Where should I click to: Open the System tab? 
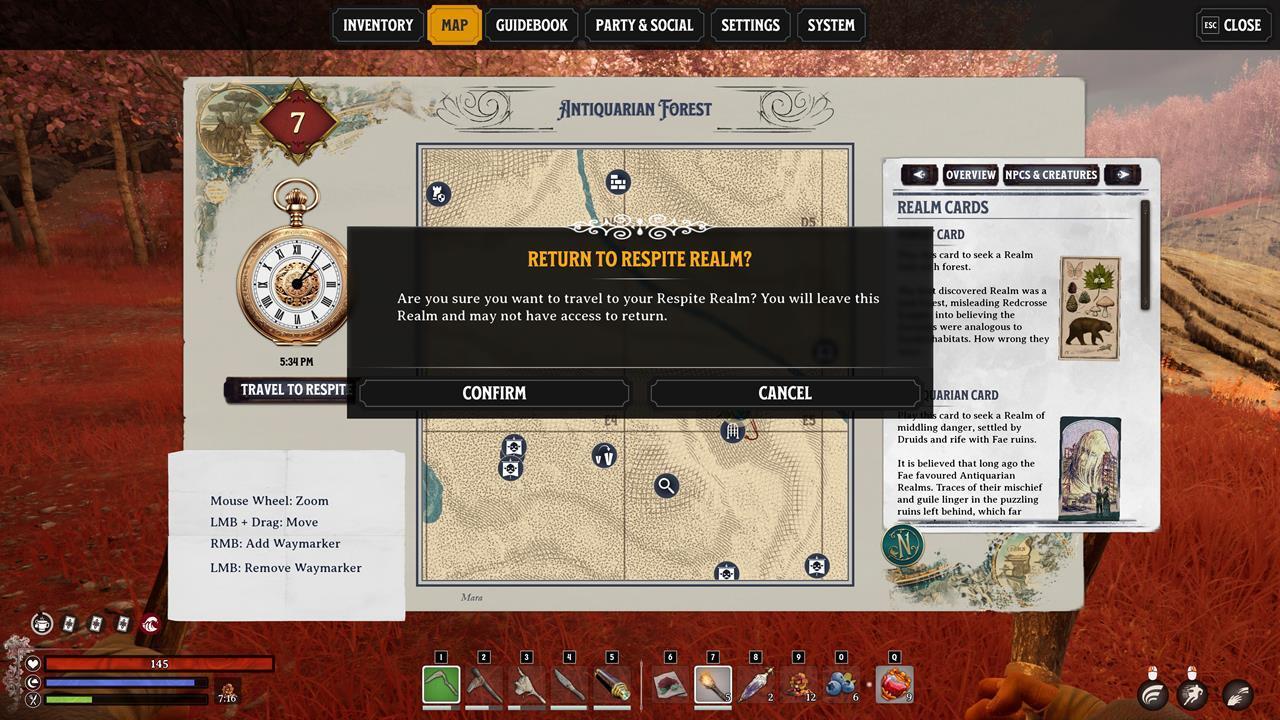pos(831,25)
